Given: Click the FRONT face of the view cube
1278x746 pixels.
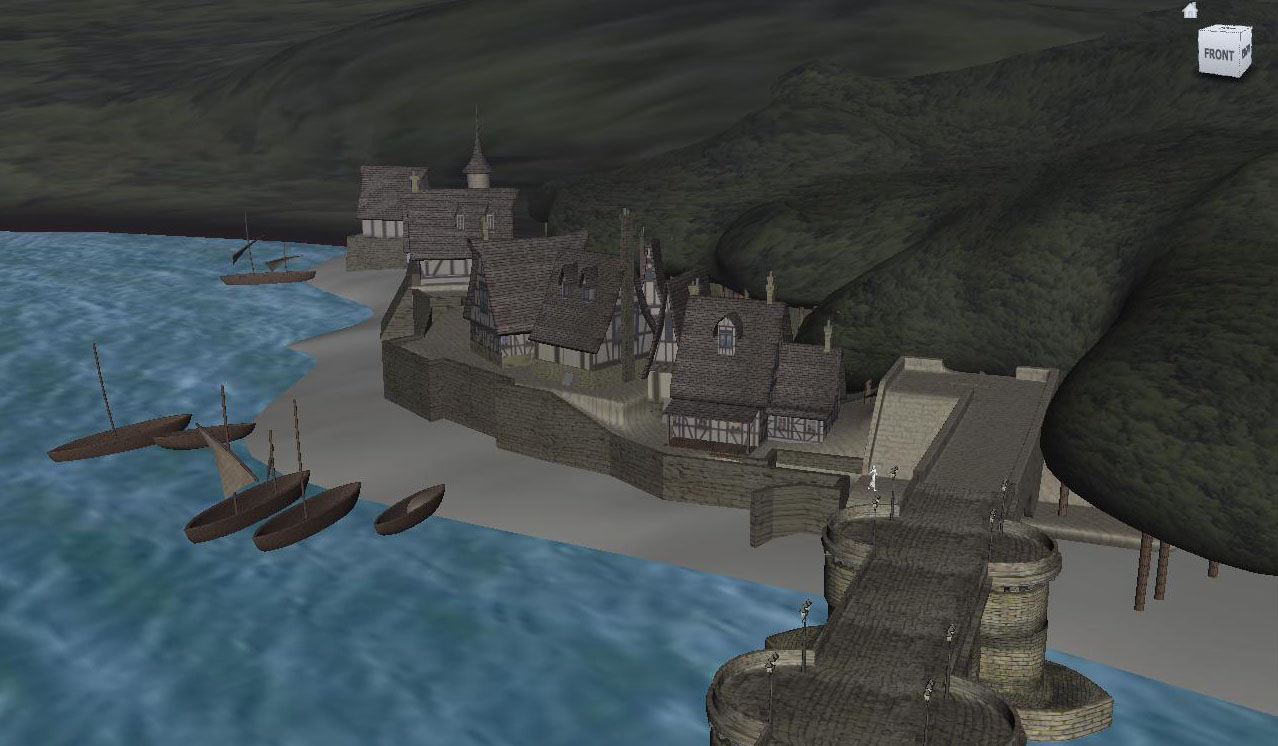Looking at the screenshot, I should (x=1219, y=55).
